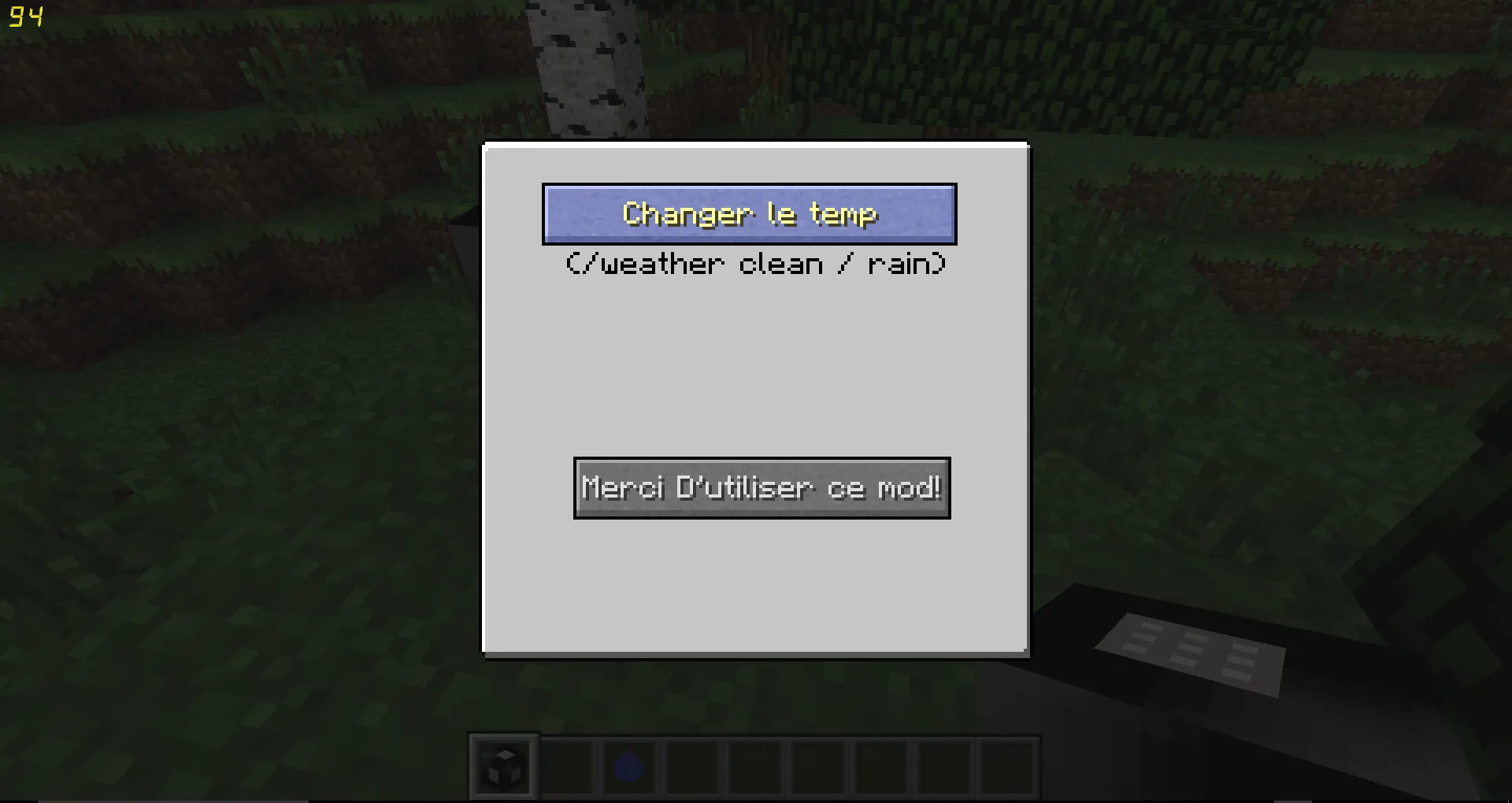Click the (/weather clean / rain) label
The height and width of the screenshot is (803, 1512).
coord(756,264)
